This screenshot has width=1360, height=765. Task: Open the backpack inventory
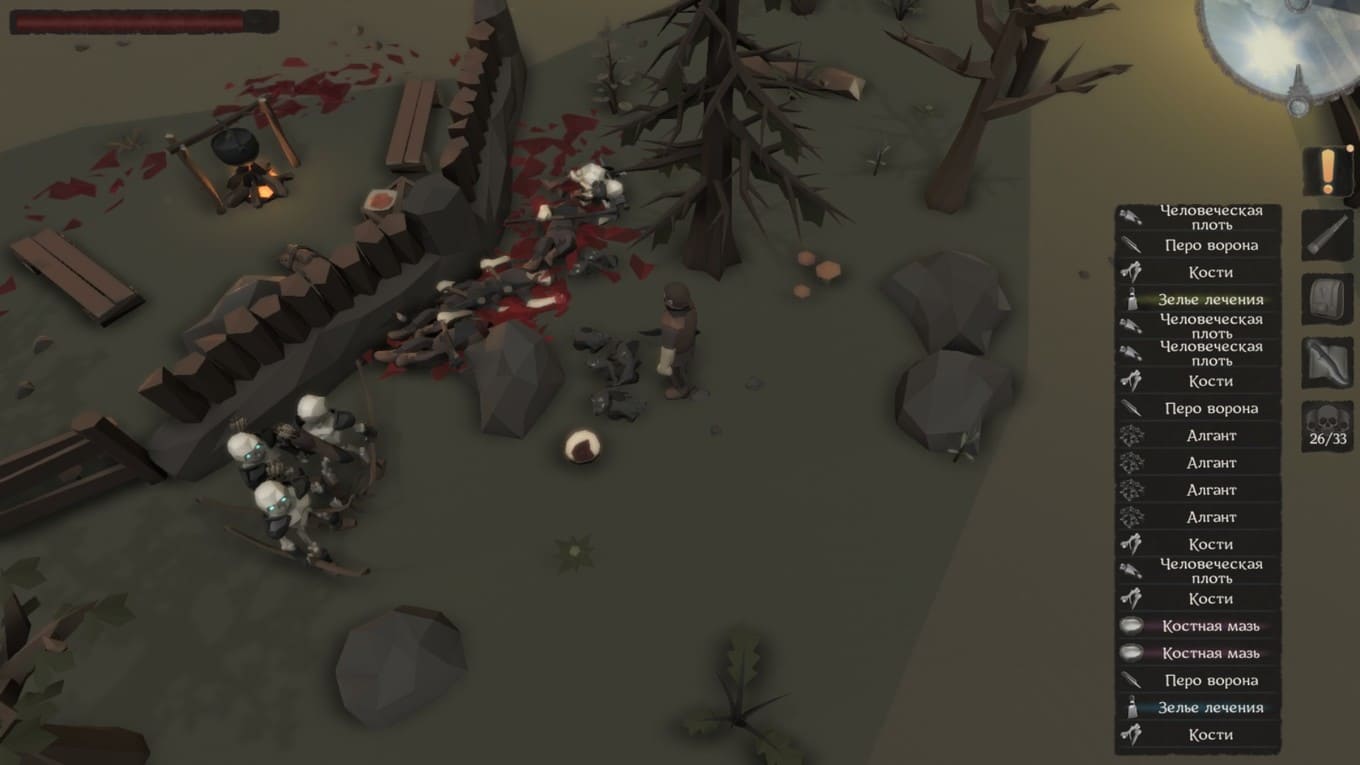pyautogui.click(x=1327, y=300)
